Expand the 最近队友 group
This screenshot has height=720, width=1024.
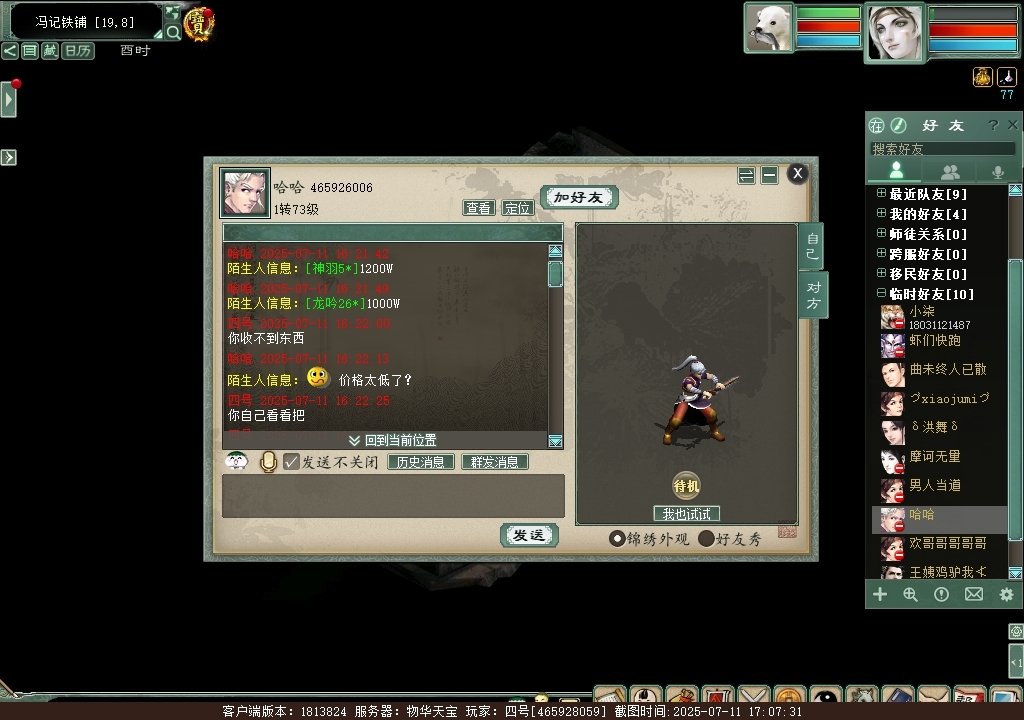(881, 194)
